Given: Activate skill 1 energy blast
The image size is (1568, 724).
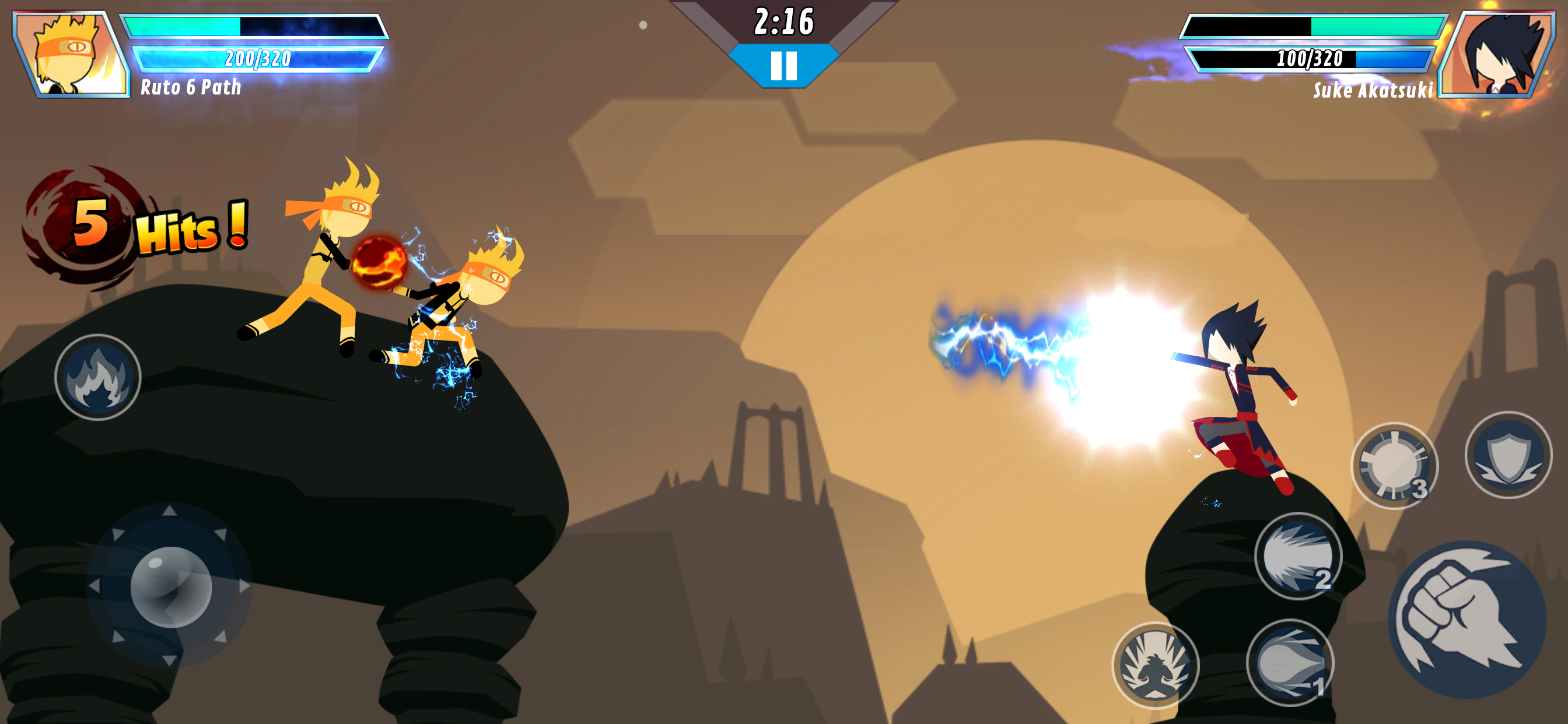Looking at the screenshot, I should coord(1290,663).
